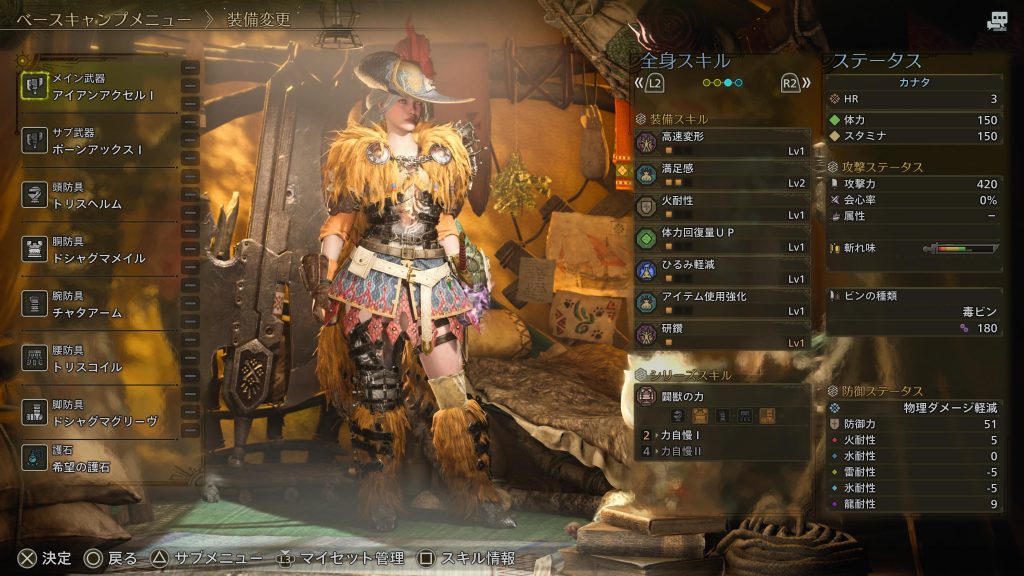
Task: Select sub weapon ボーンアックス I slot
Action: 98,141
